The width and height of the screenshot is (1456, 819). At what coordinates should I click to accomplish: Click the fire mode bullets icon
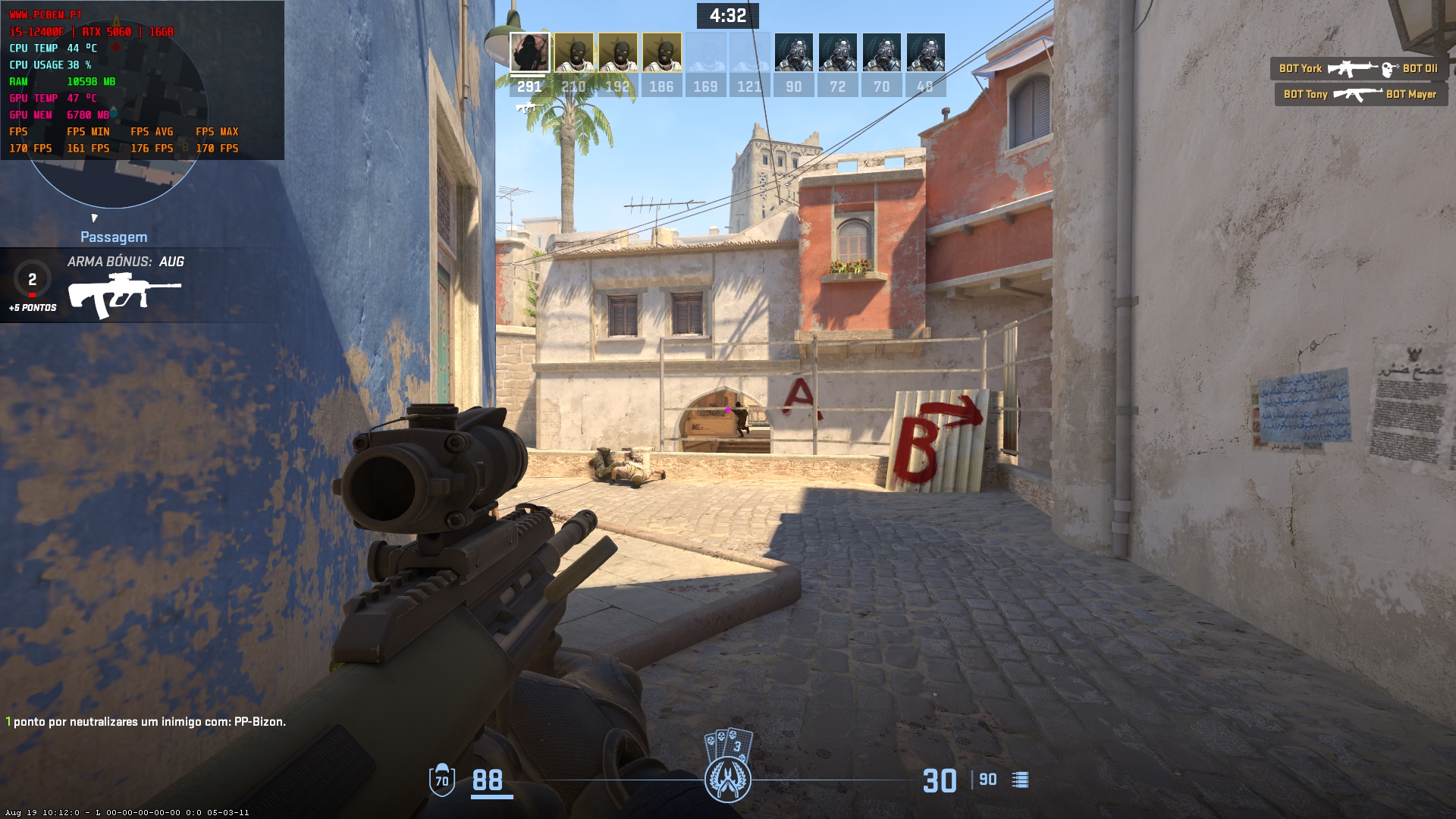(1020, 780)
